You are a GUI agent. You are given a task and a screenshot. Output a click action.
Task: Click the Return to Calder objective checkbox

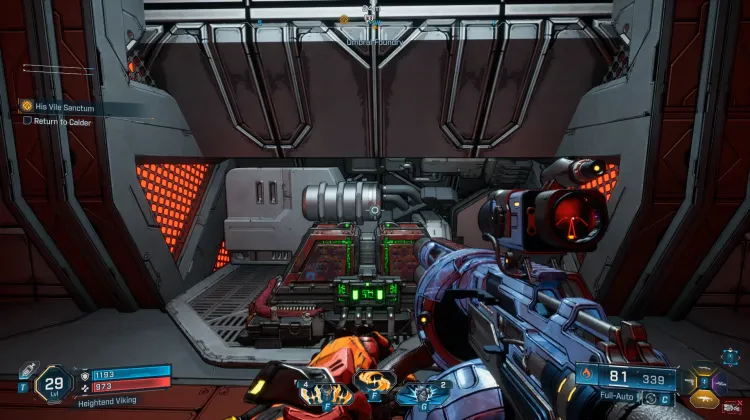tap(28, 120)
